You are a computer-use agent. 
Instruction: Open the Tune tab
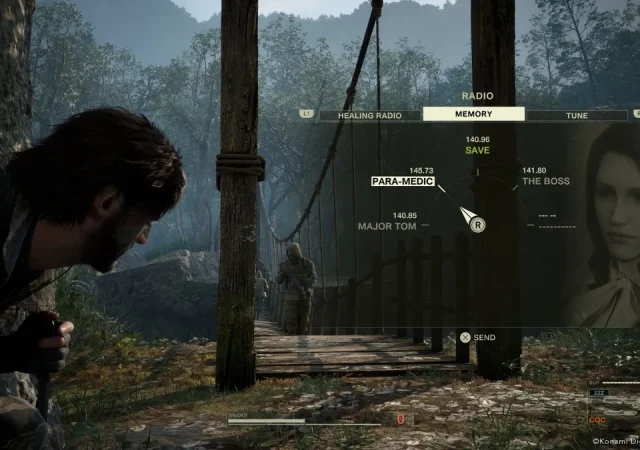(577, 115)
